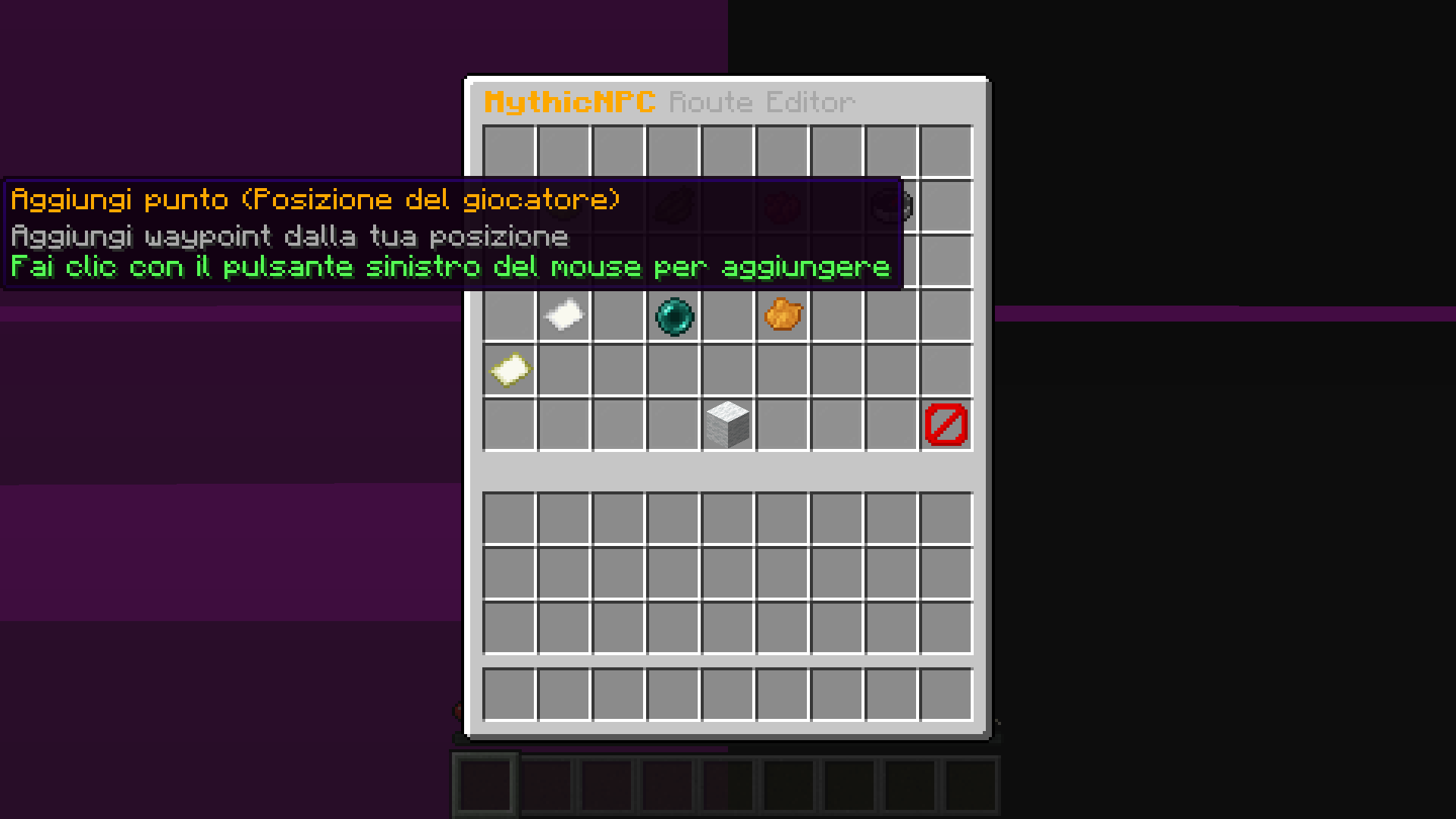
Task: Select the orange pufferfish icon
Action: pyautogui.click(x=783, y=316)
